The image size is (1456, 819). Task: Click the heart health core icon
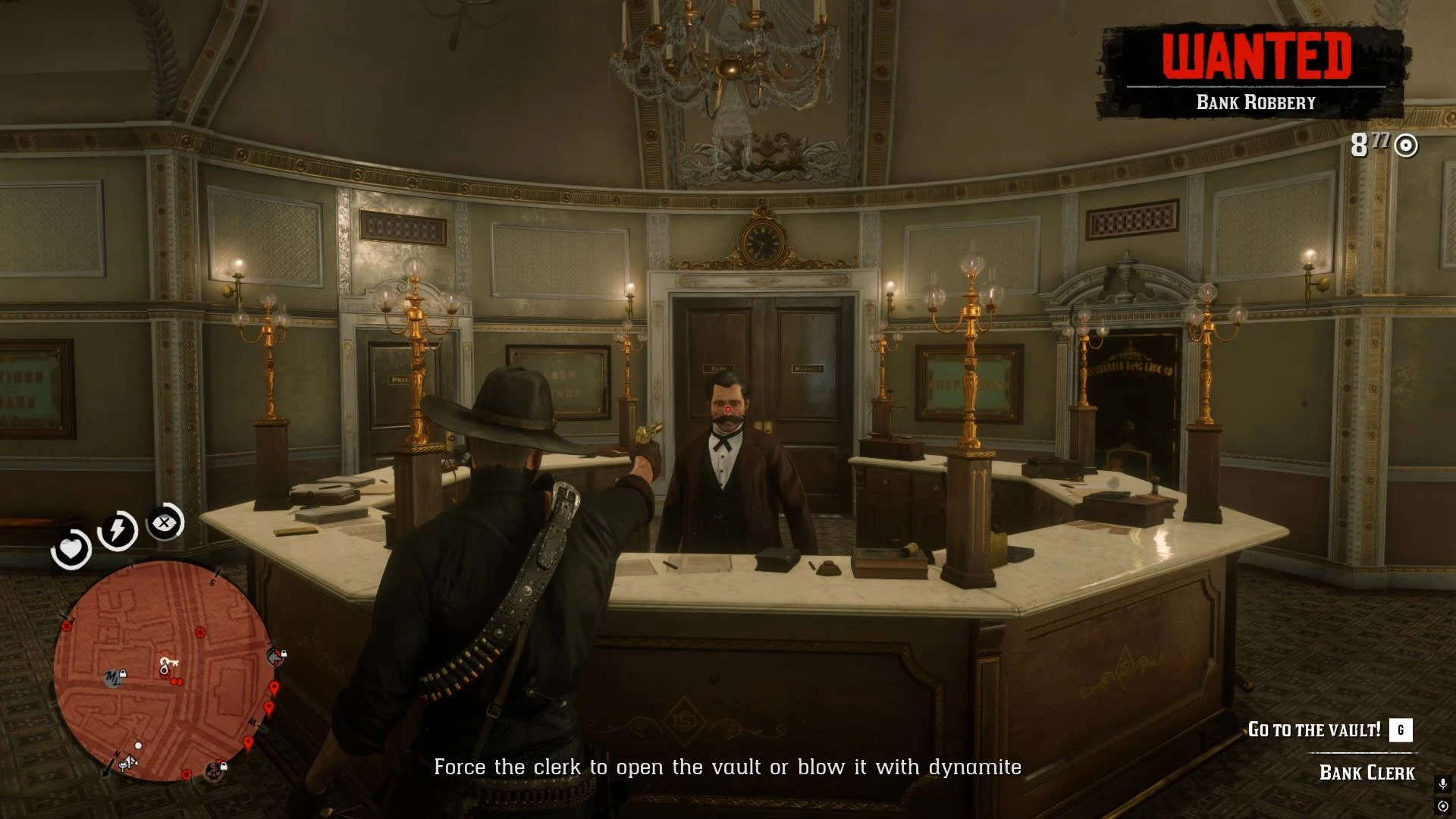[x=71, y=549]
